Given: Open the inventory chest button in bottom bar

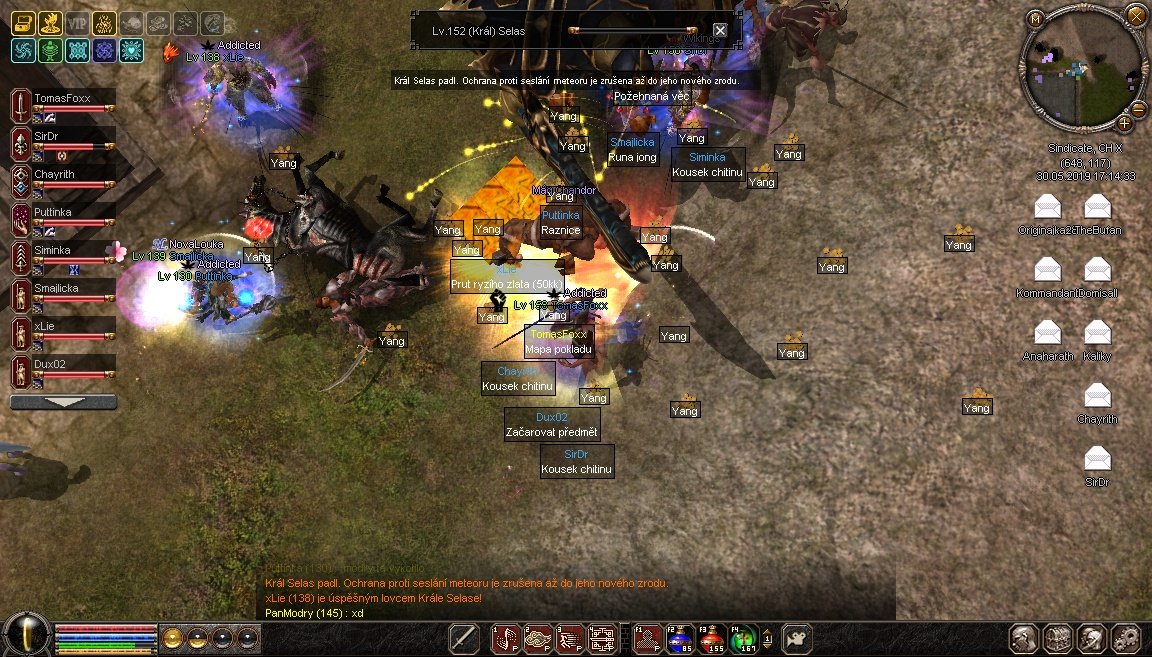Looking at the screenshot, I should tap(1058, 638).
